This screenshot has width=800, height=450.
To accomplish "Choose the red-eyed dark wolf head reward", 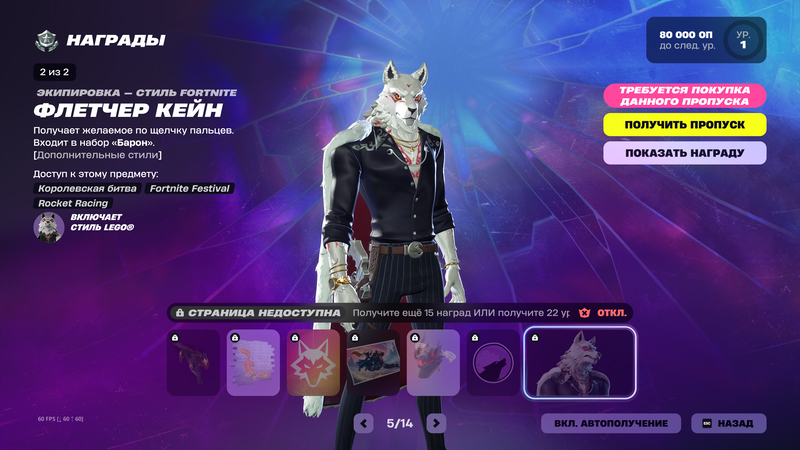I will coord(434,363).
